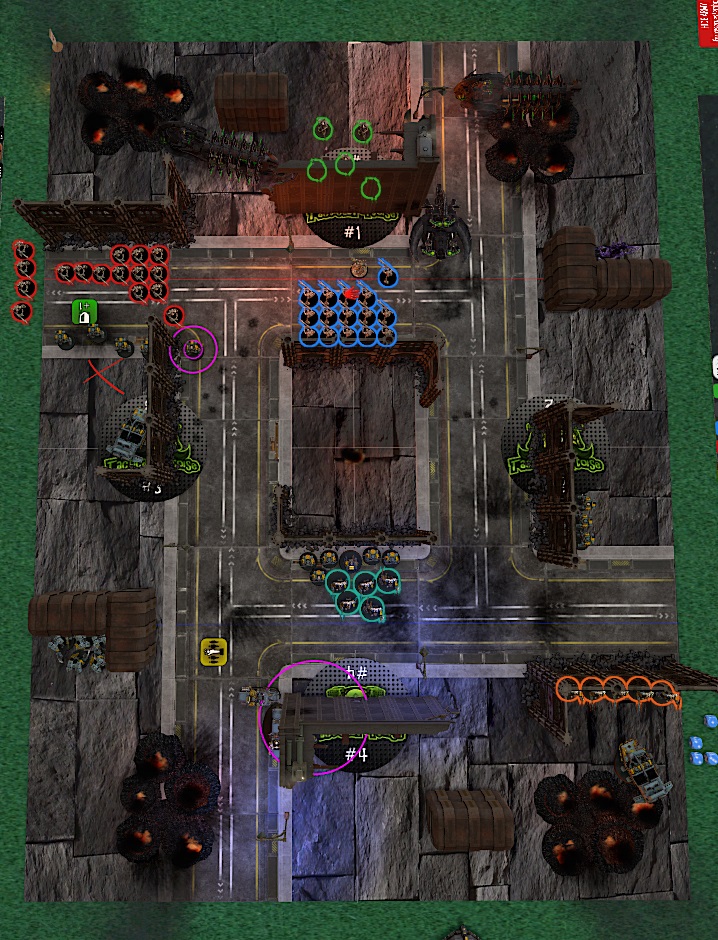Click the #1 objective marker
The width and height of the screenshot is (718, 940).
(x=351, y=232)
